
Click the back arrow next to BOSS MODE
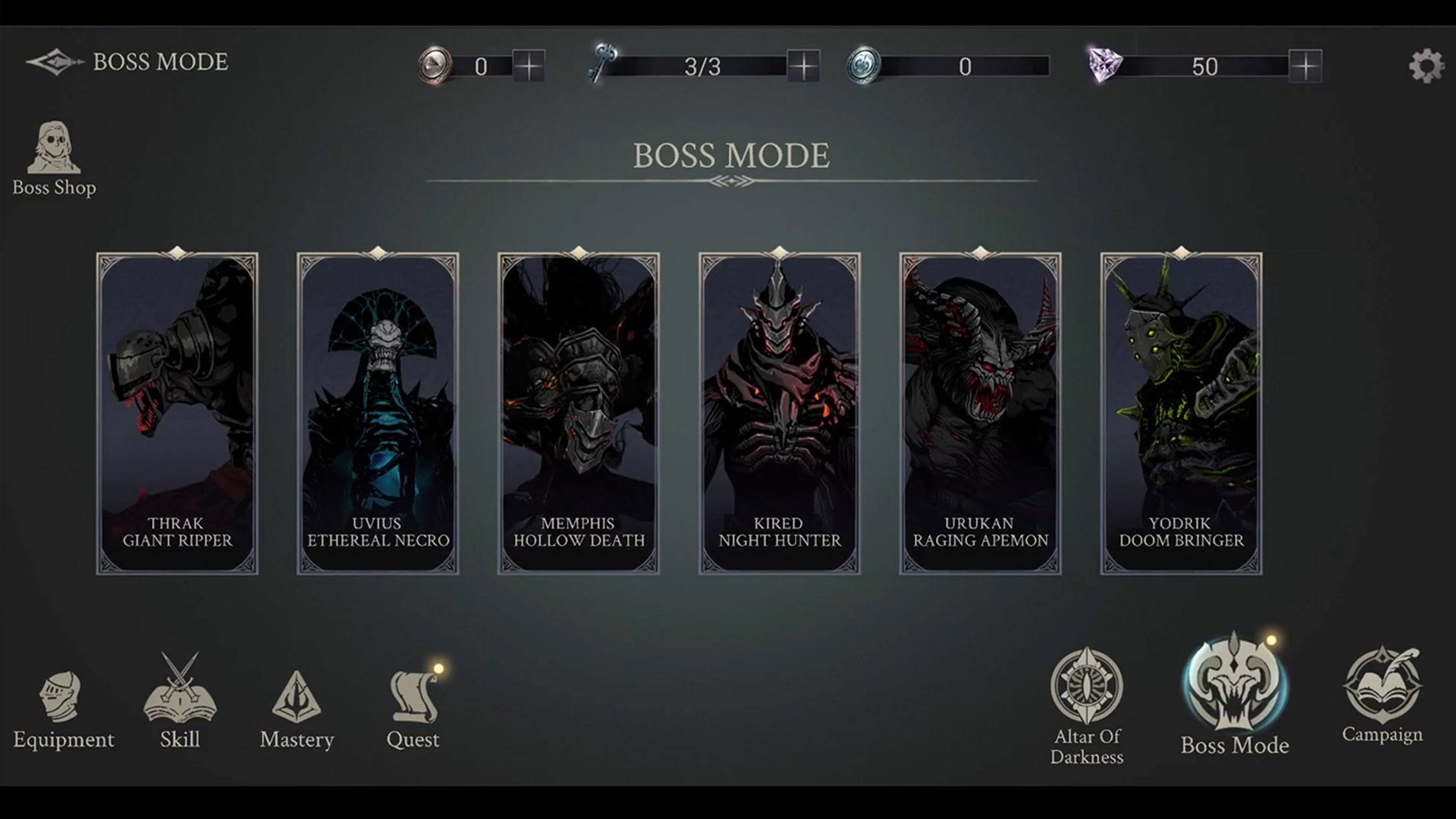54,63
